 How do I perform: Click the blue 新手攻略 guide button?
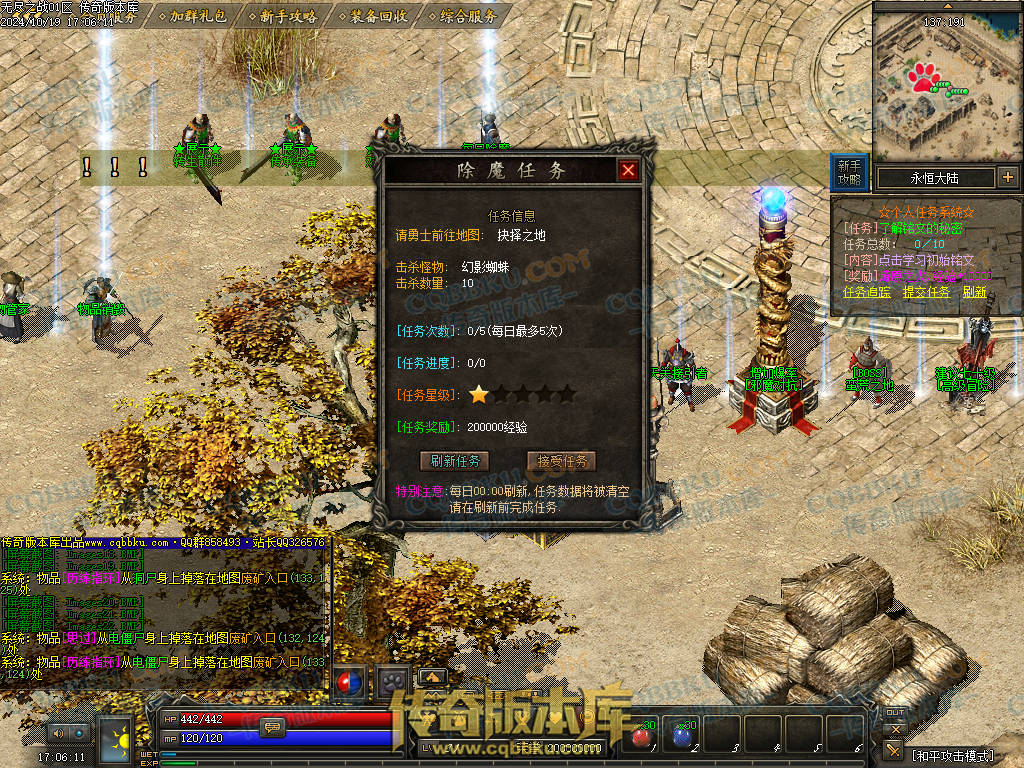(x=849, y=172)
